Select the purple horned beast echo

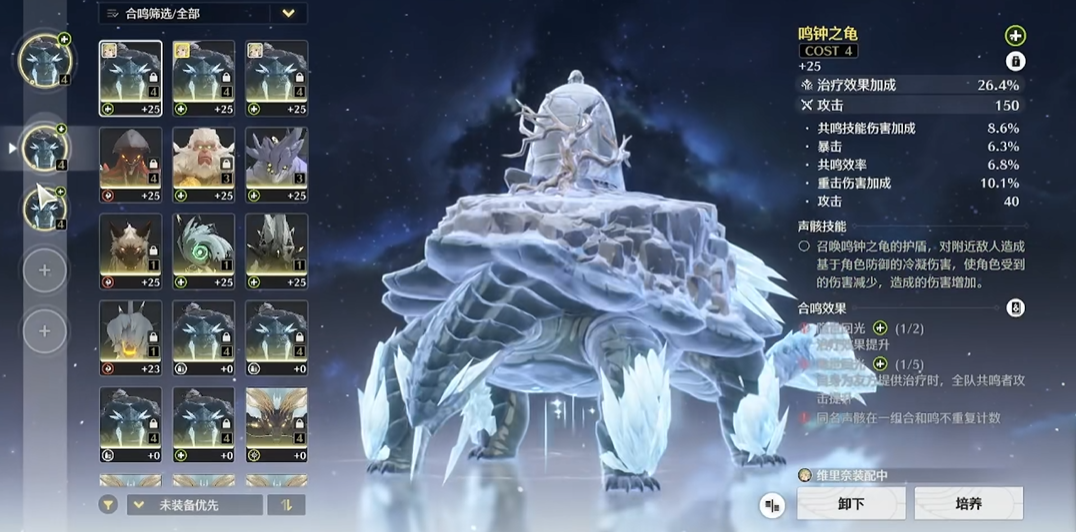tap(276, 165)
